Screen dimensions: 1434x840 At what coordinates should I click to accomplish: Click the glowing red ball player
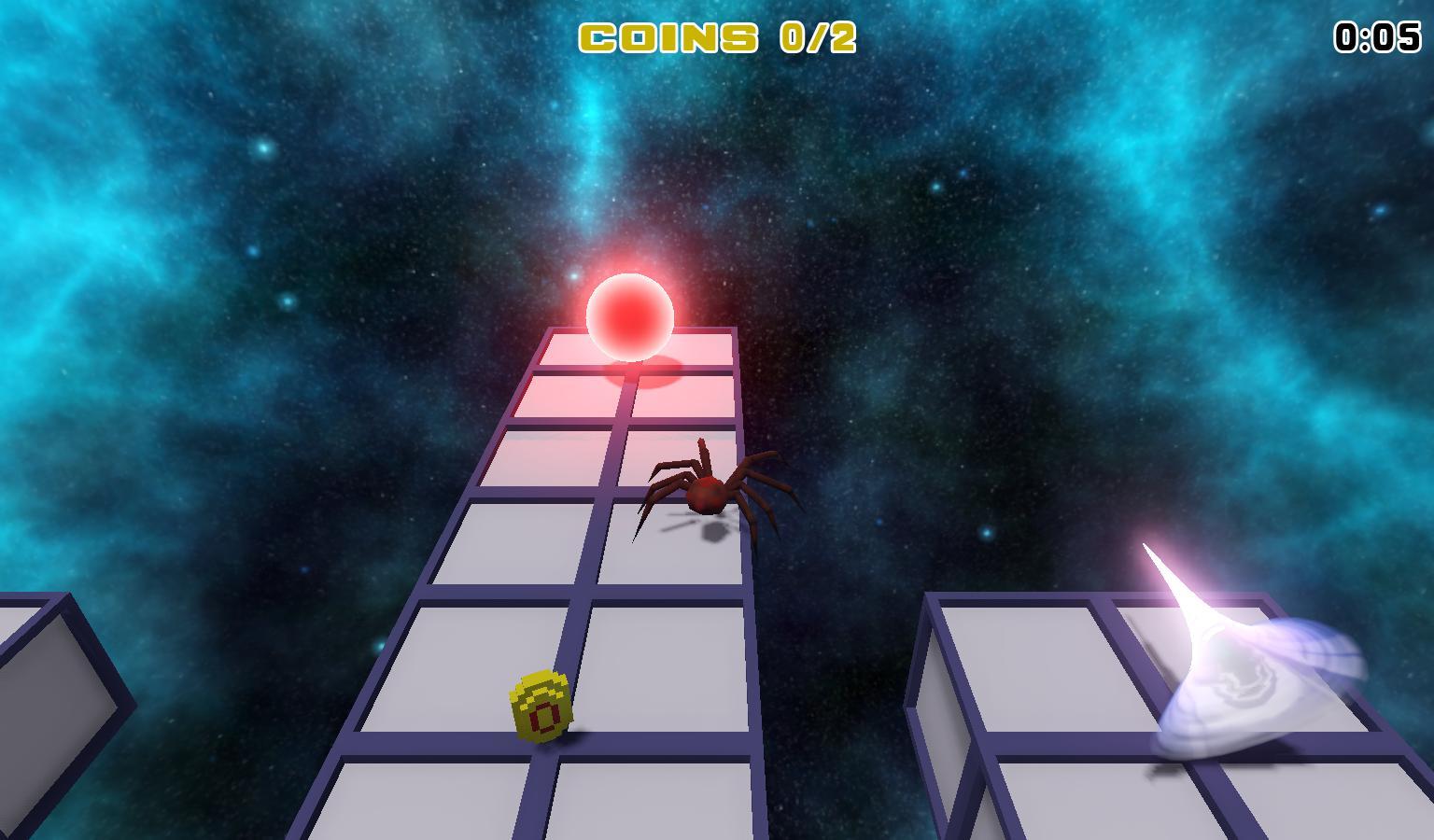click(631, 316)
